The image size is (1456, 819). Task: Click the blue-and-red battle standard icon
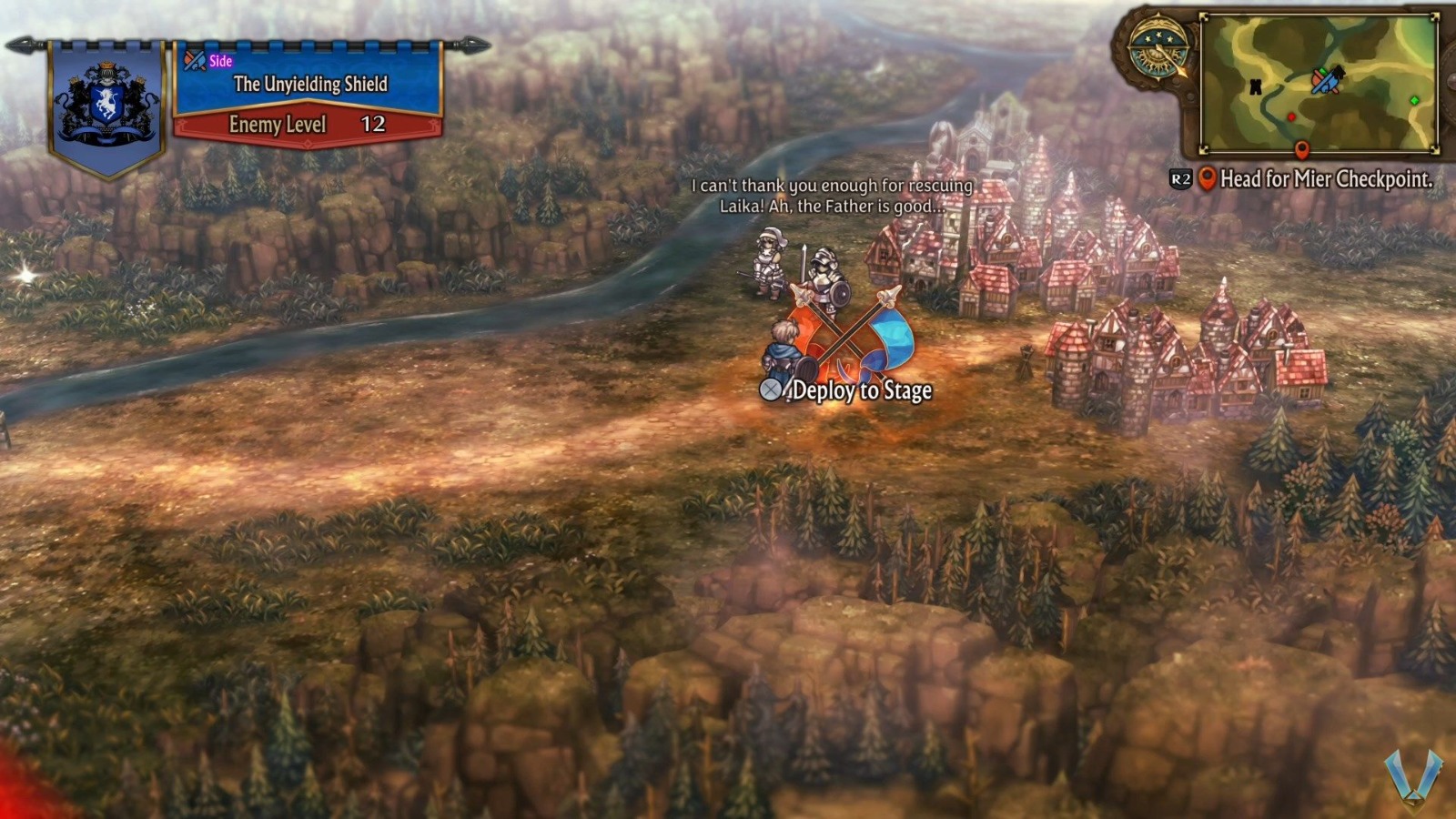coord(1326,82)
